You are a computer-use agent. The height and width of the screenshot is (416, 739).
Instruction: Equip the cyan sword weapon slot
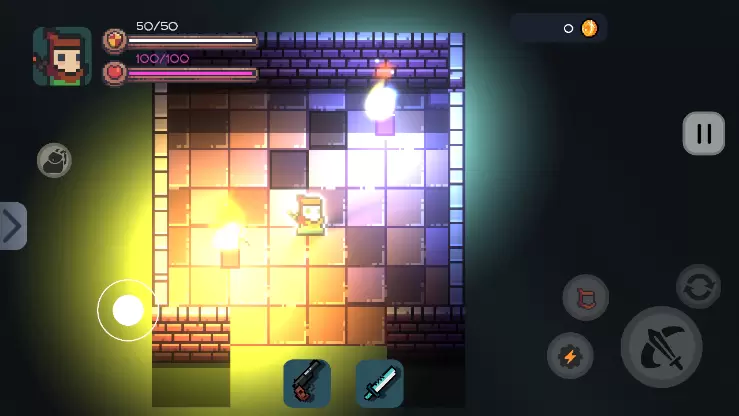click(x=380, y=383)
